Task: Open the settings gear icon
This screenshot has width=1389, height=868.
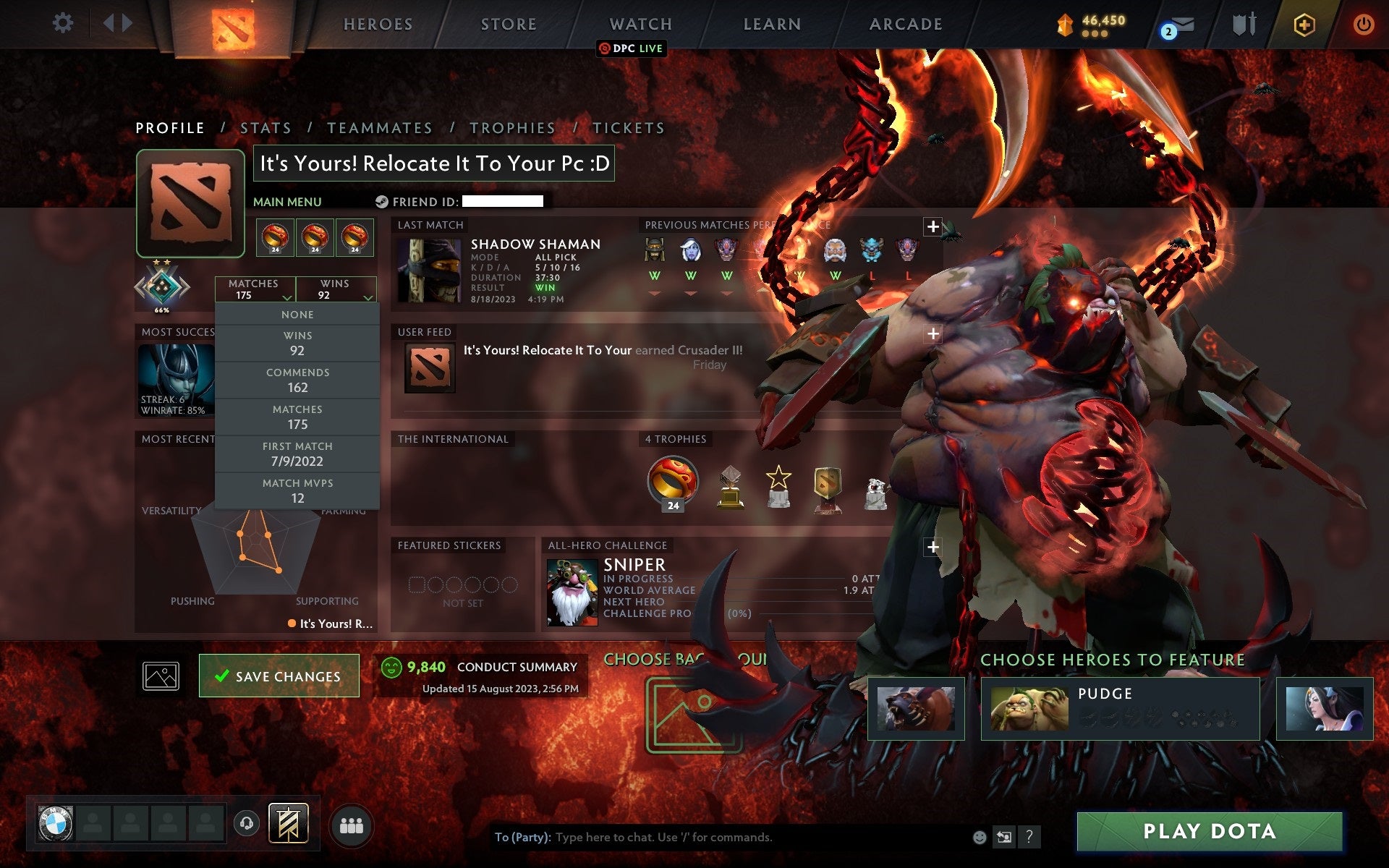Action: [64, 22]
